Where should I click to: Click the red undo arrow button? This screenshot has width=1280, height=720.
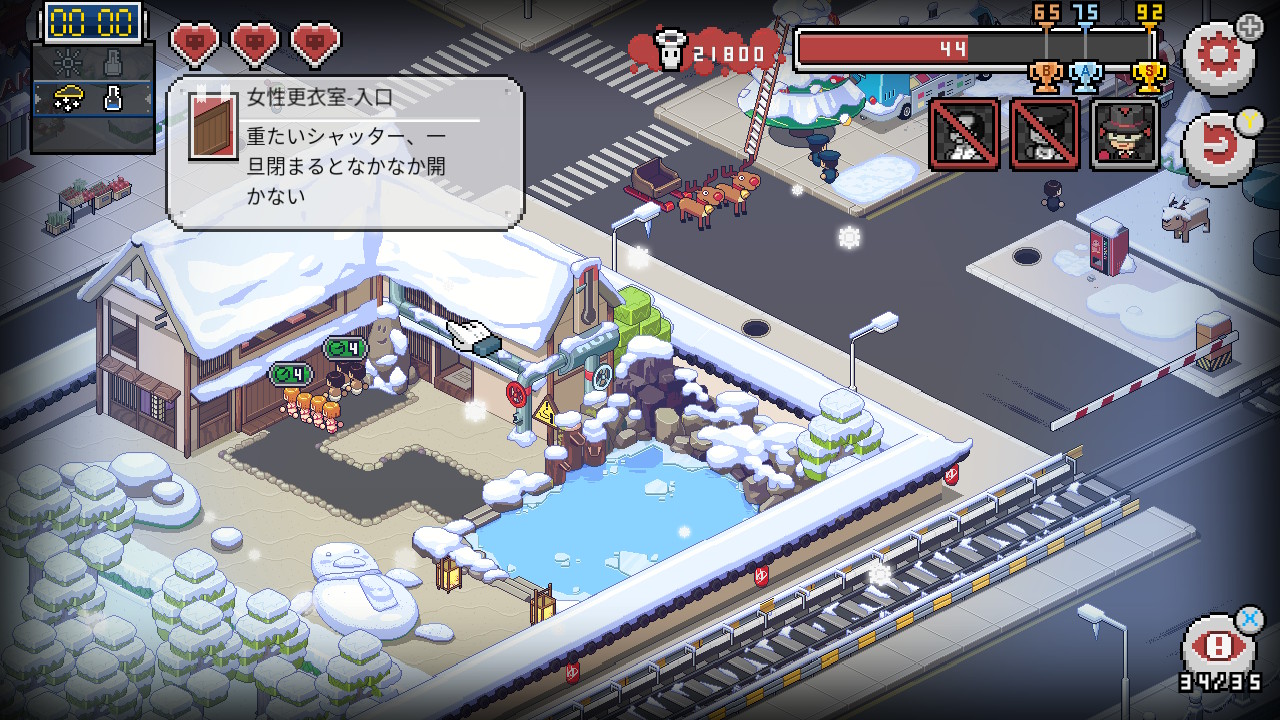click(x=1217, y=148)
